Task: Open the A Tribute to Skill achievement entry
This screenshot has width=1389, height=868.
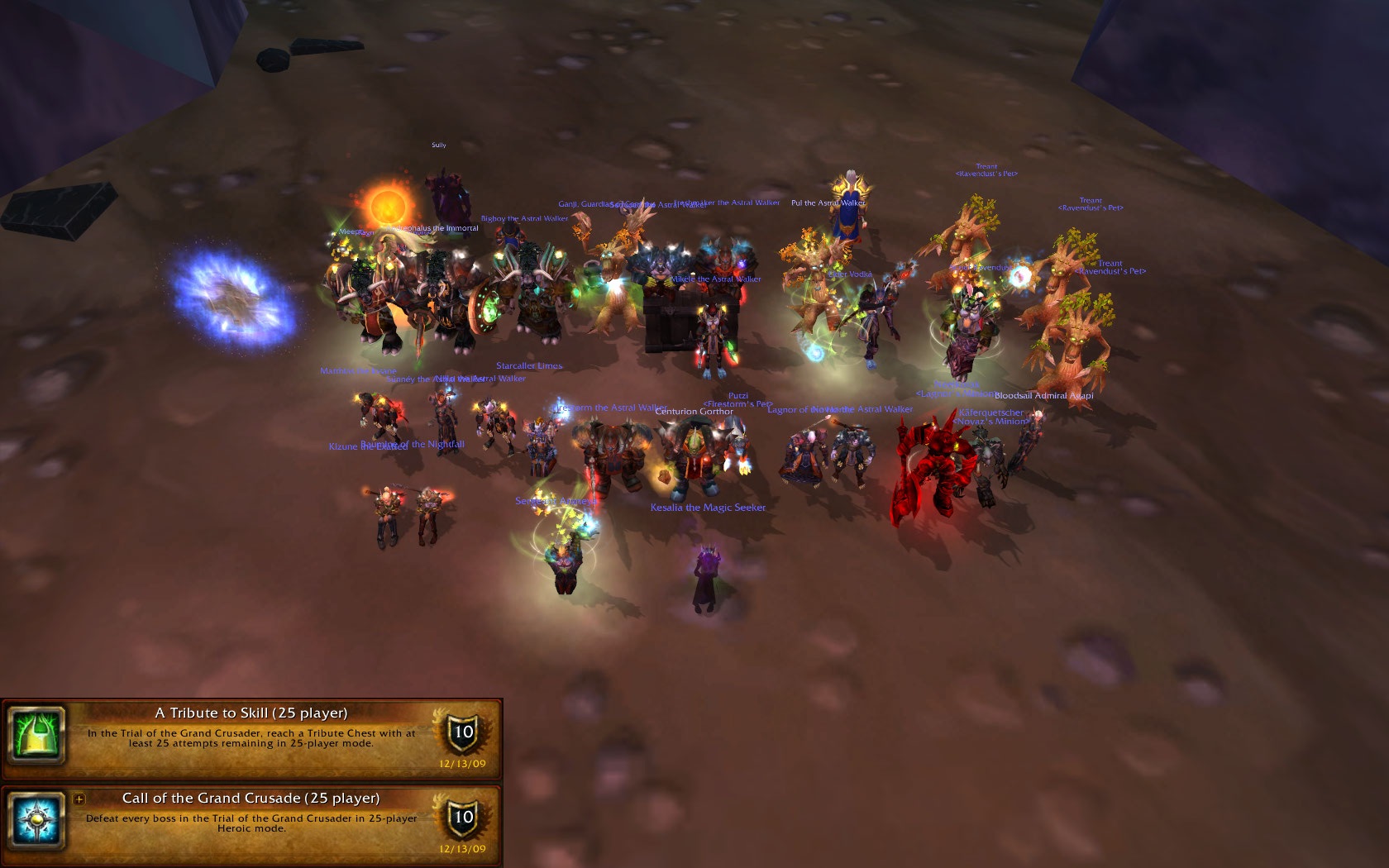Action: [251, 713]
